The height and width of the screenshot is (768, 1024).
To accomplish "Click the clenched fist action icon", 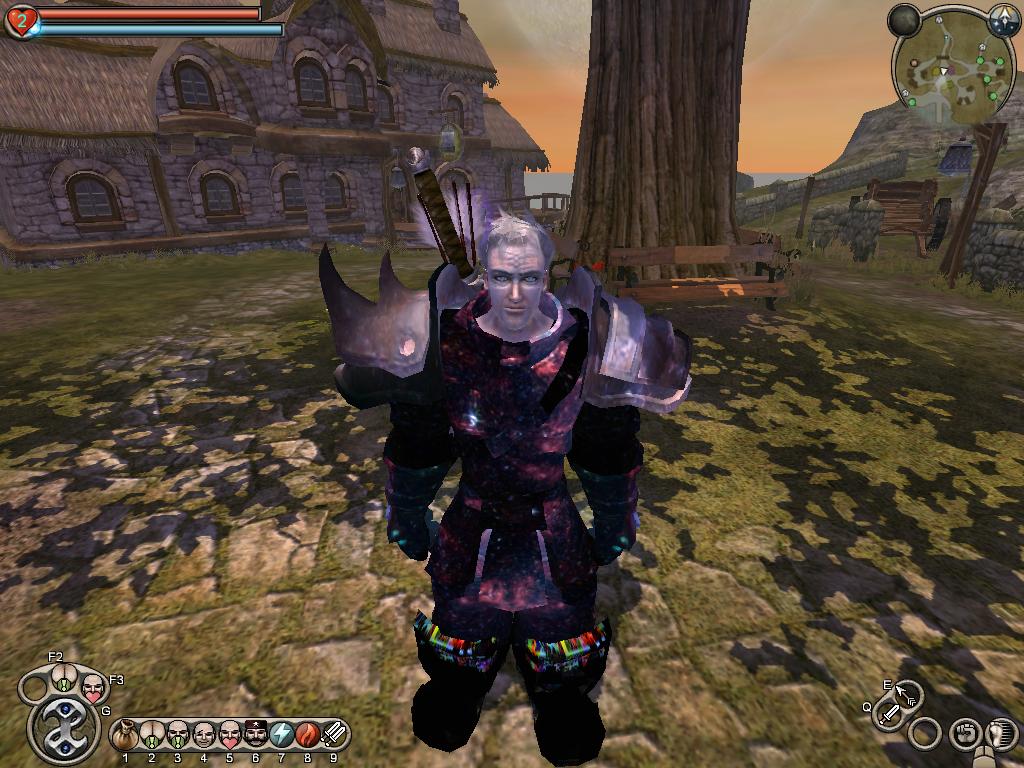I will click(964, 733).
